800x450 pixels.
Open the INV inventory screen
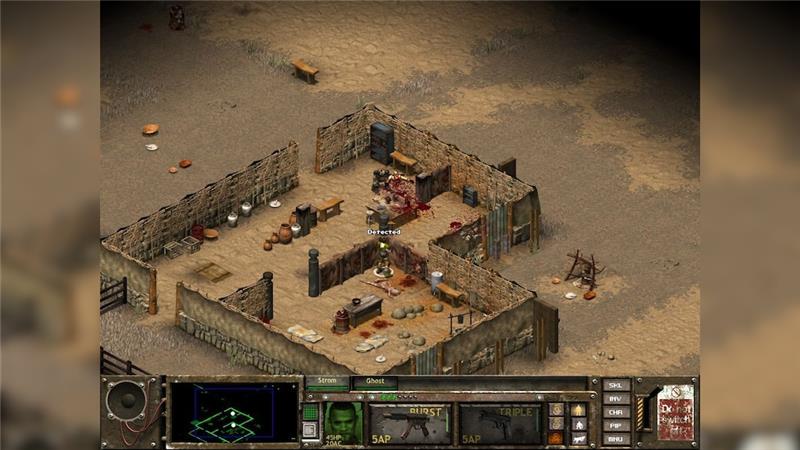click(x=616, y=399)
